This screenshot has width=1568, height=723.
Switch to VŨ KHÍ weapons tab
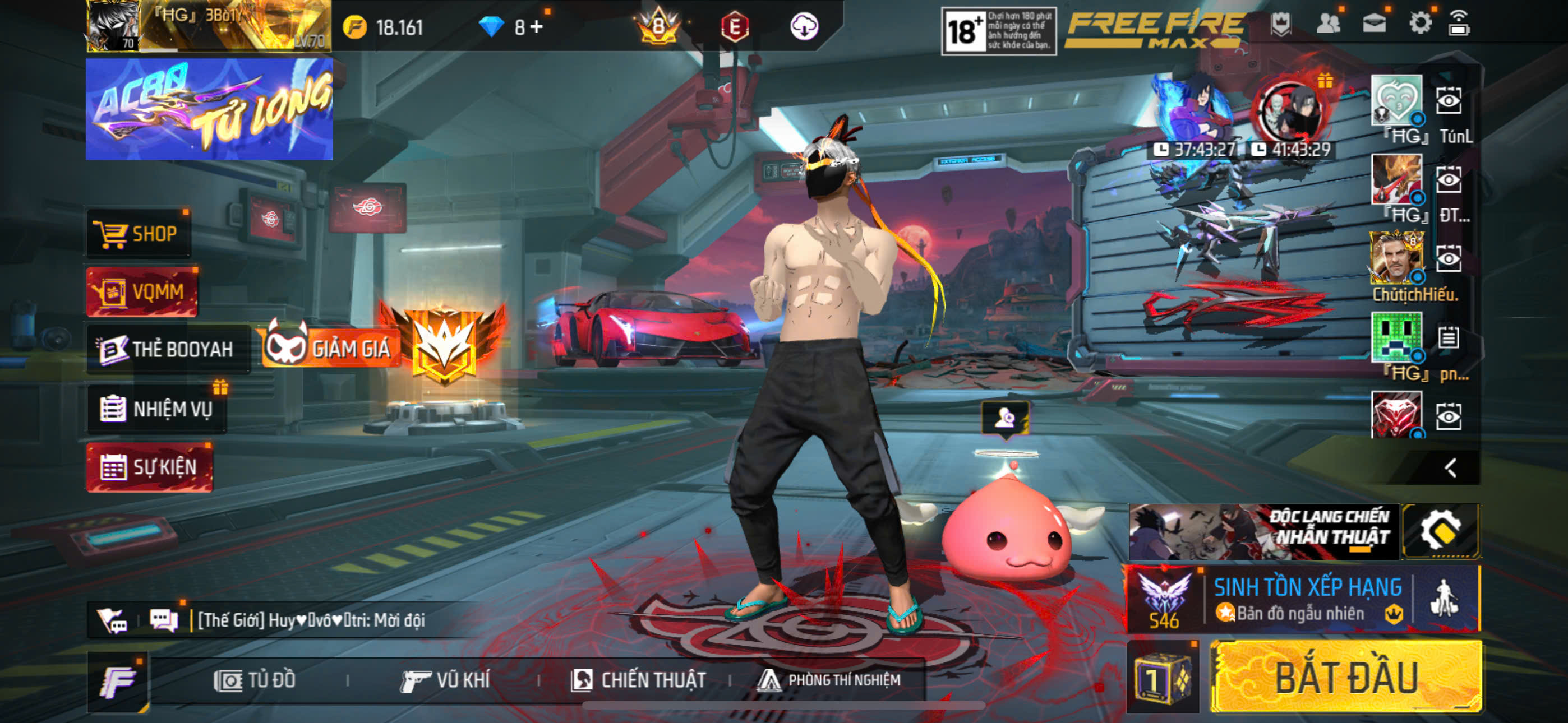coord(446,680)
